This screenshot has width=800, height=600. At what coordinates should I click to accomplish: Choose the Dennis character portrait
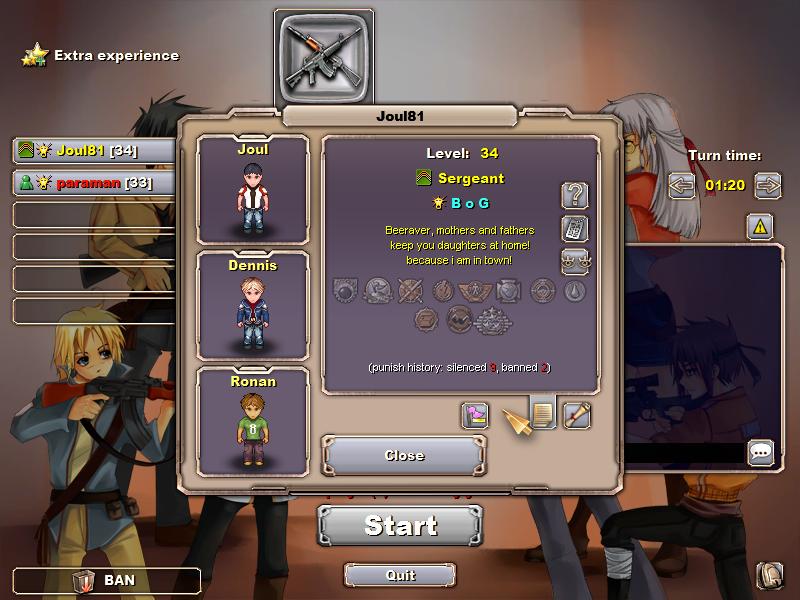(253, 305)
